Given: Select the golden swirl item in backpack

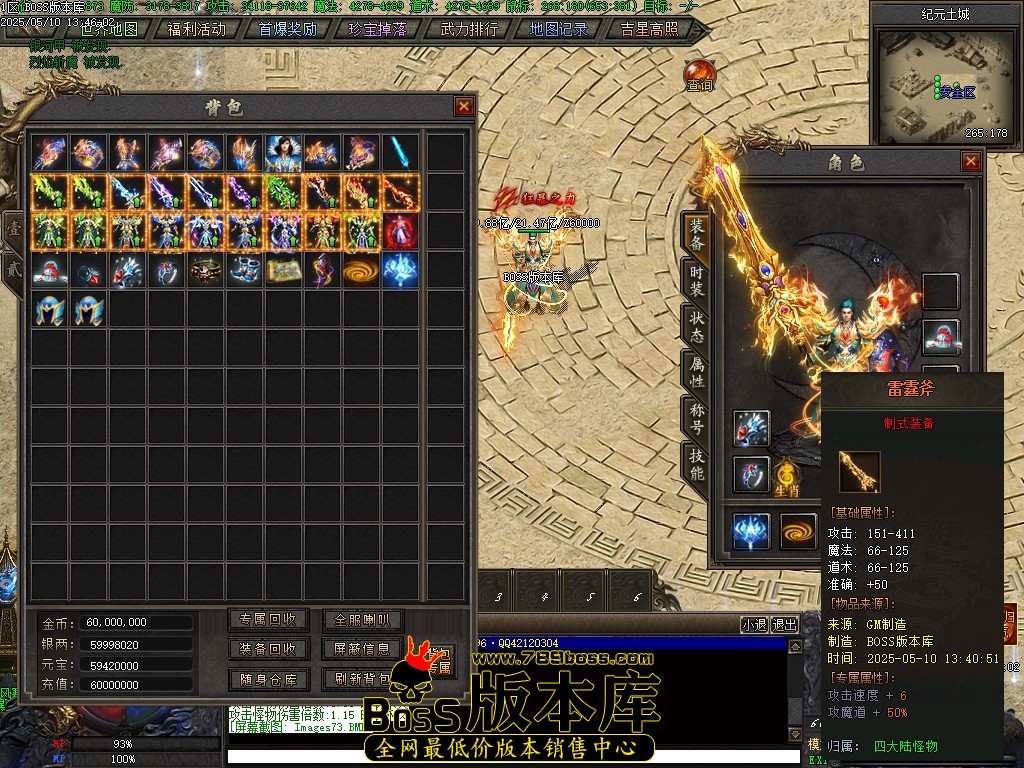Looking at the screenshot, I should pyautogui.click(x=362, y=270).
